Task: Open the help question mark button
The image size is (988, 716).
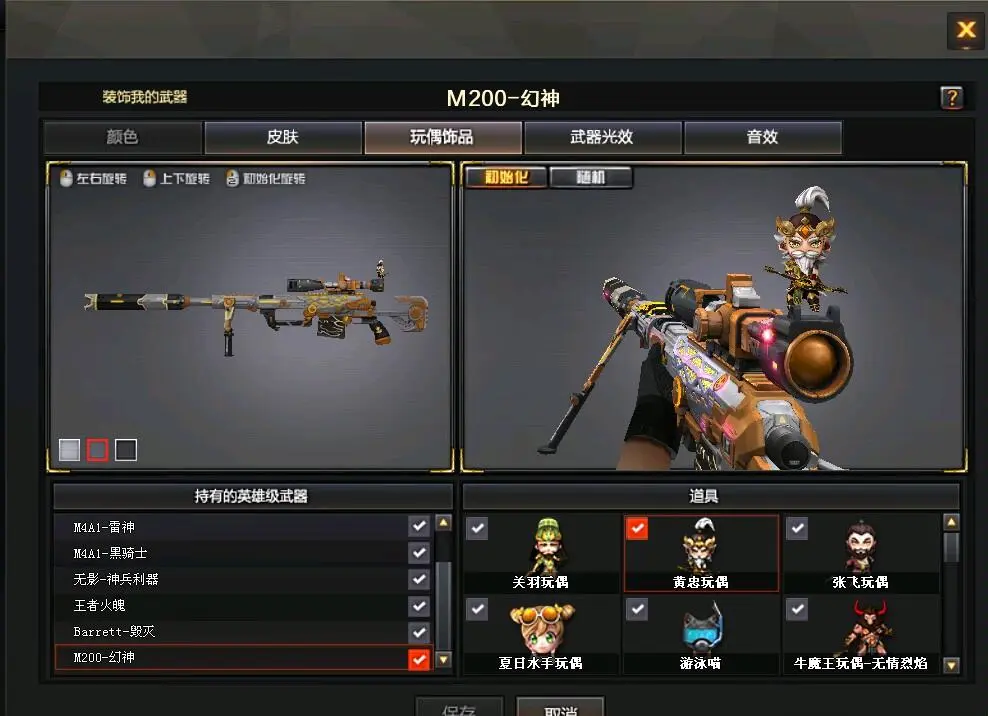Action: [x=951, y=98]
